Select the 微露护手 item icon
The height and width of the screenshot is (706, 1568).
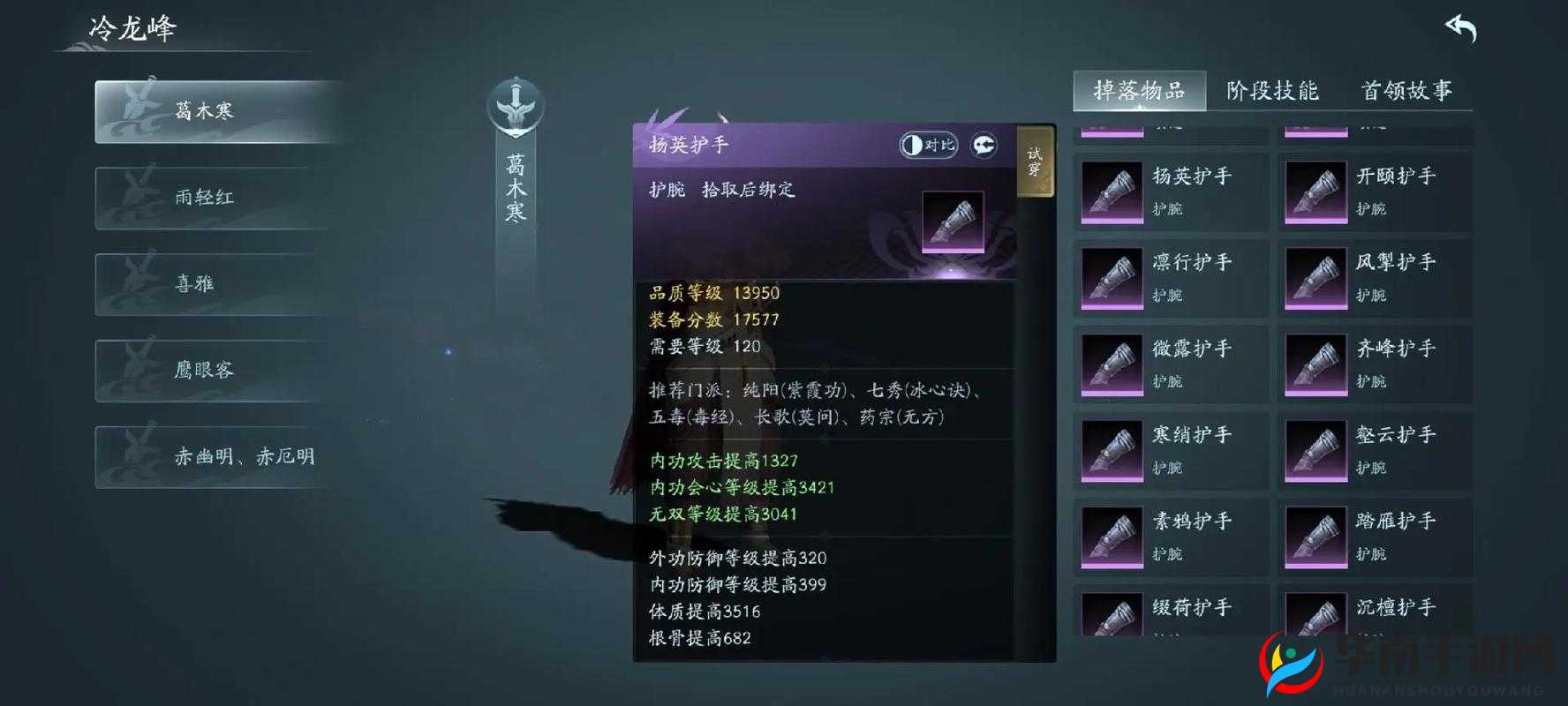point(1111,364)
